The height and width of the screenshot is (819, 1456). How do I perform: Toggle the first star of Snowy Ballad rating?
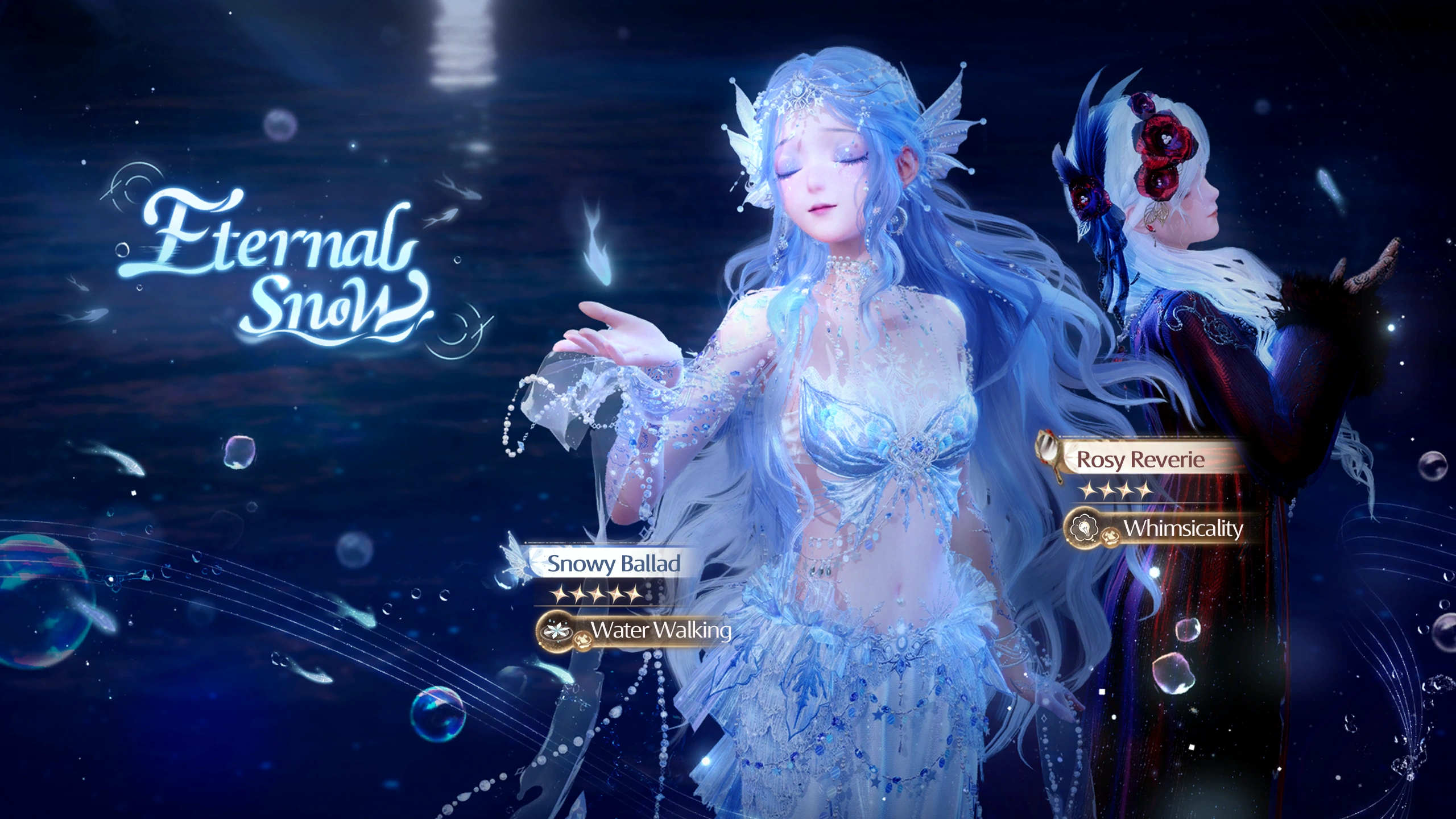pos(558,594)
